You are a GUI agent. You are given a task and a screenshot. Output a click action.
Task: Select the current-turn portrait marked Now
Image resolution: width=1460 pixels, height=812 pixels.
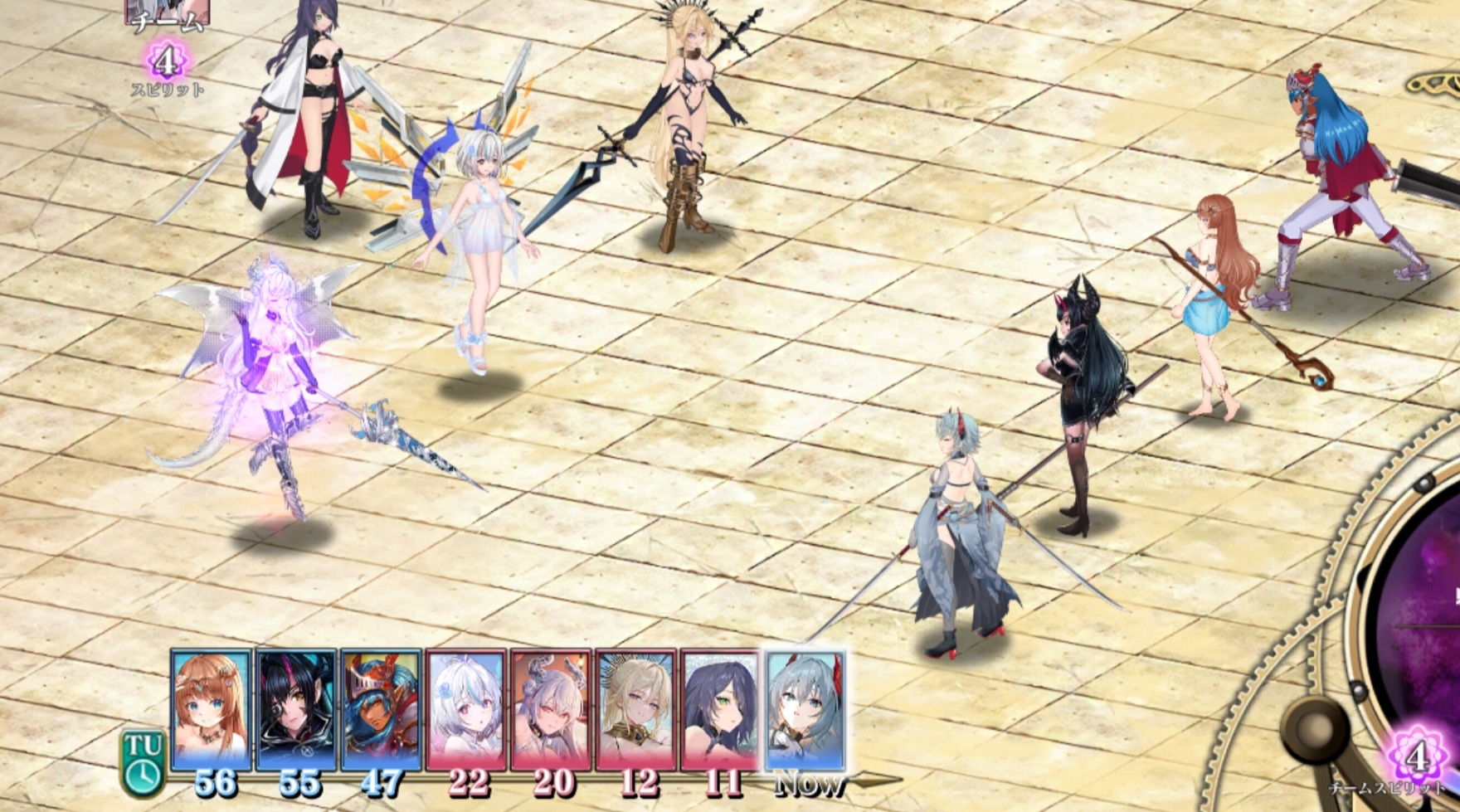tap(805, 710)
